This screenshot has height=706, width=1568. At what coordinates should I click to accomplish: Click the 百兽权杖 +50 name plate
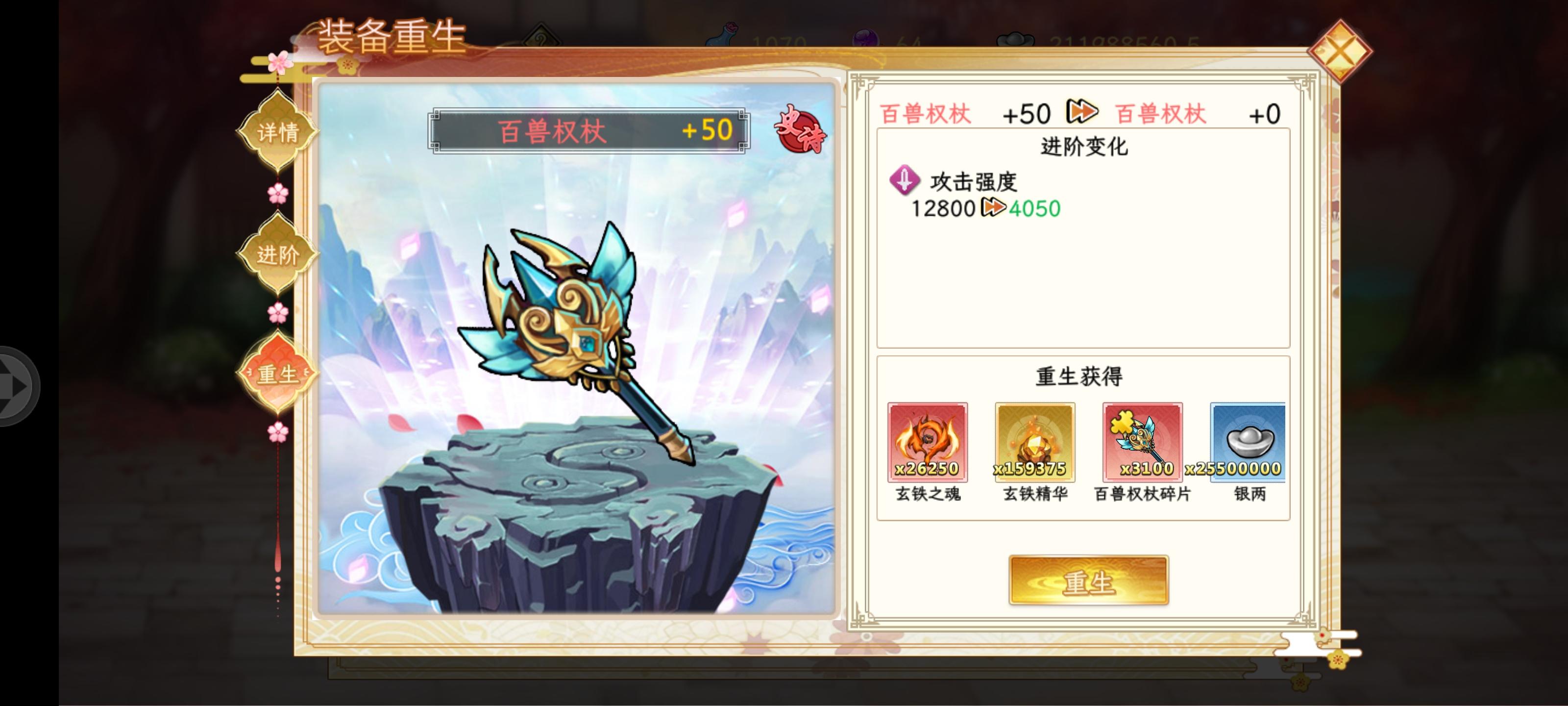pos(586,130)
